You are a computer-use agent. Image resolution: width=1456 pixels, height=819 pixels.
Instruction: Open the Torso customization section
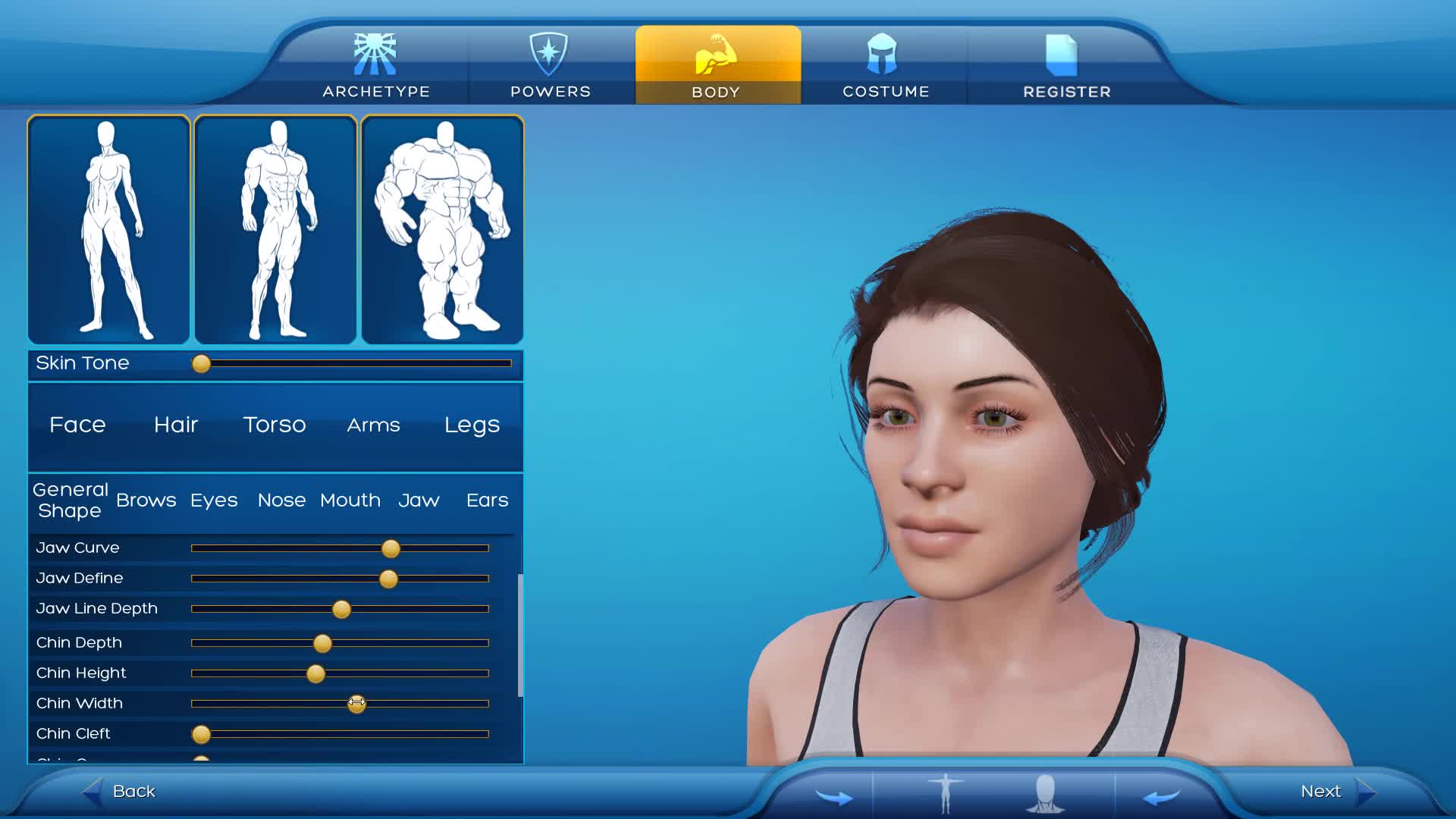point(274,425)
